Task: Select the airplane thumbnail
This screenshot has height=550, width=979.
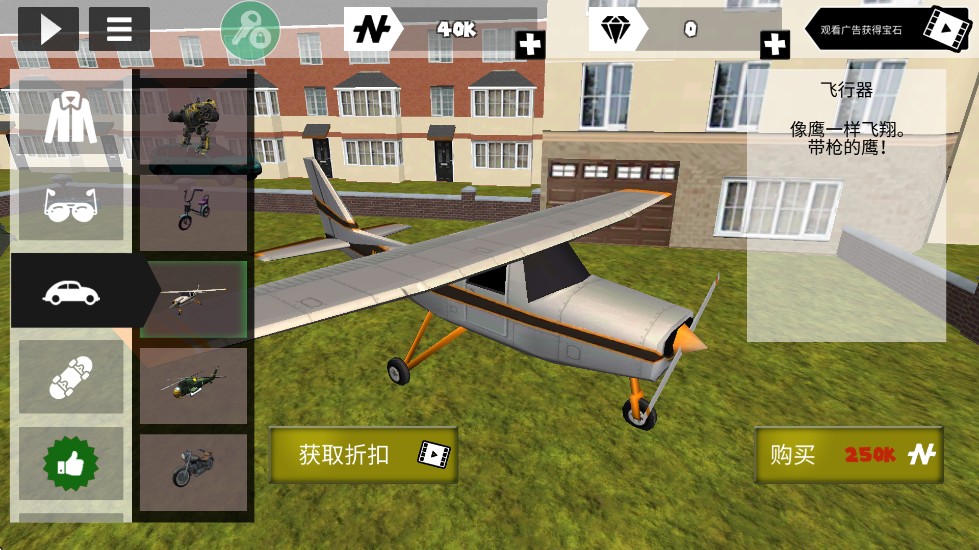Action: (193, 298)
